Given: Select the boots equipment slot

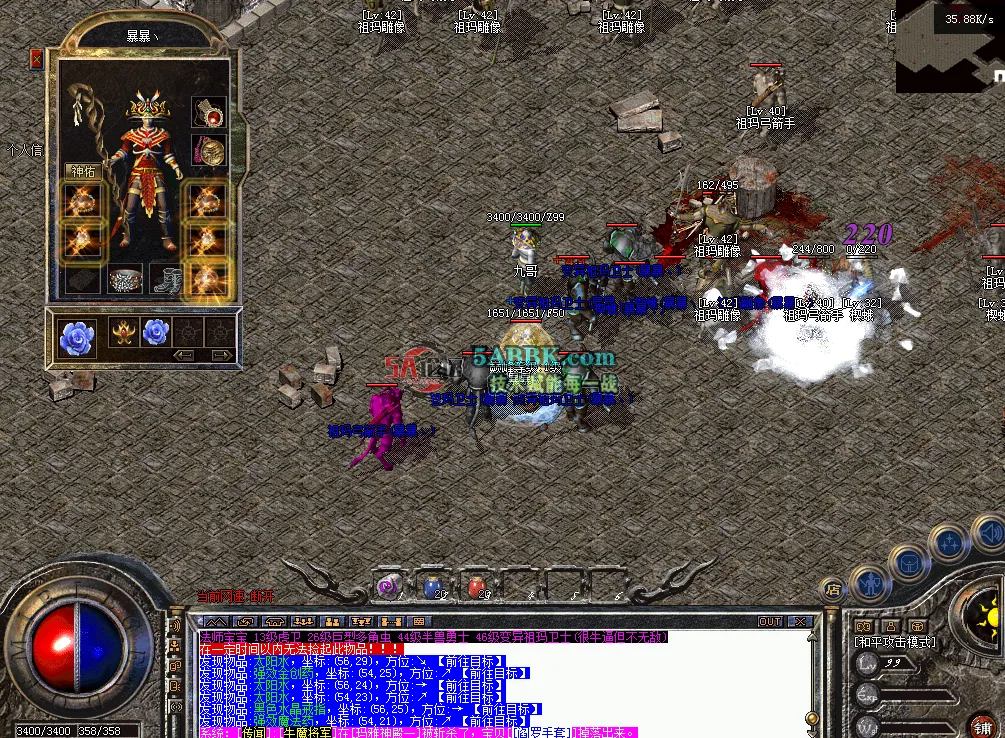Looking at the screenshot, I should tap(166, 280).
